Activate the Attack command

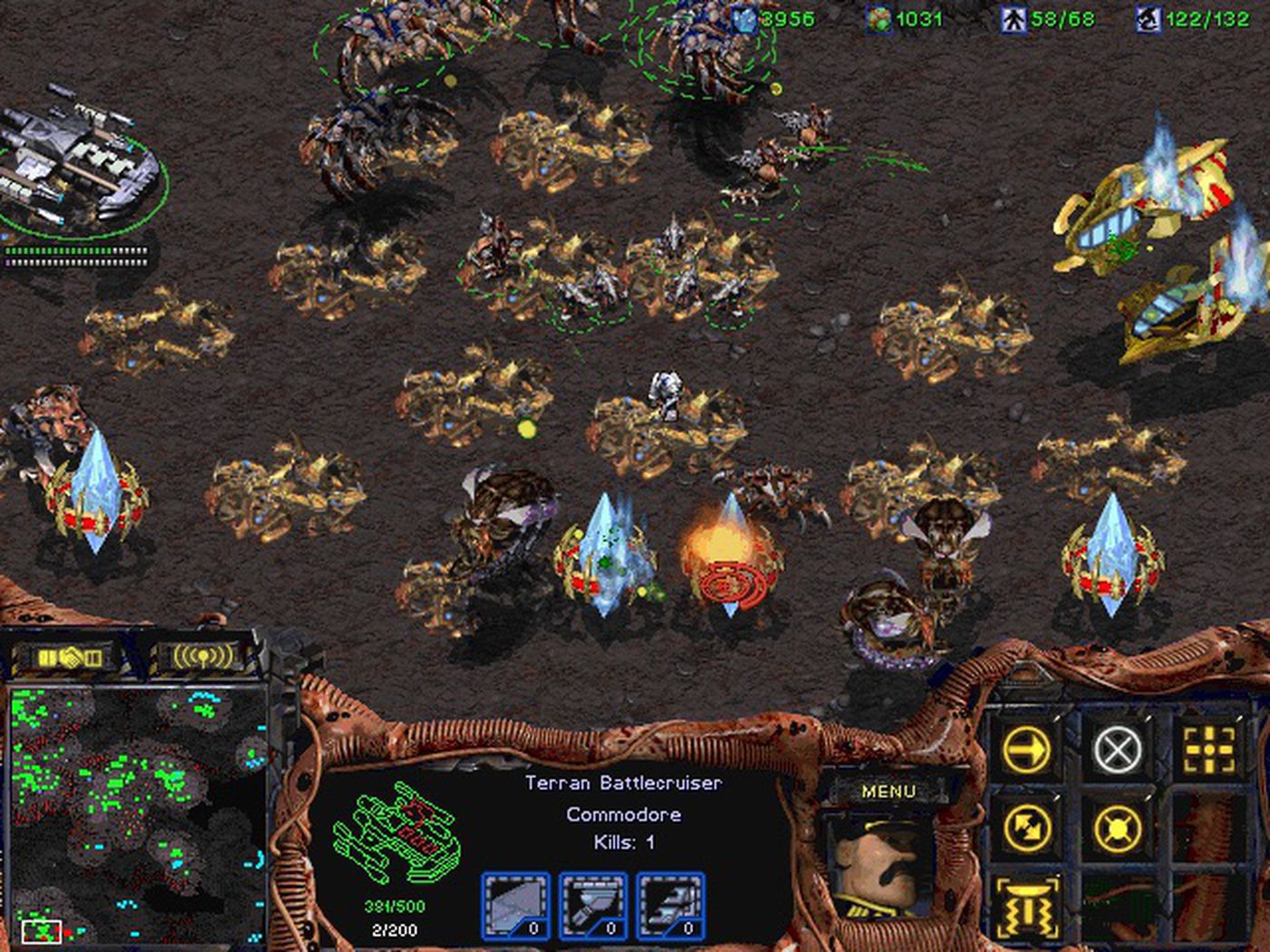(x=1210, y=750)
